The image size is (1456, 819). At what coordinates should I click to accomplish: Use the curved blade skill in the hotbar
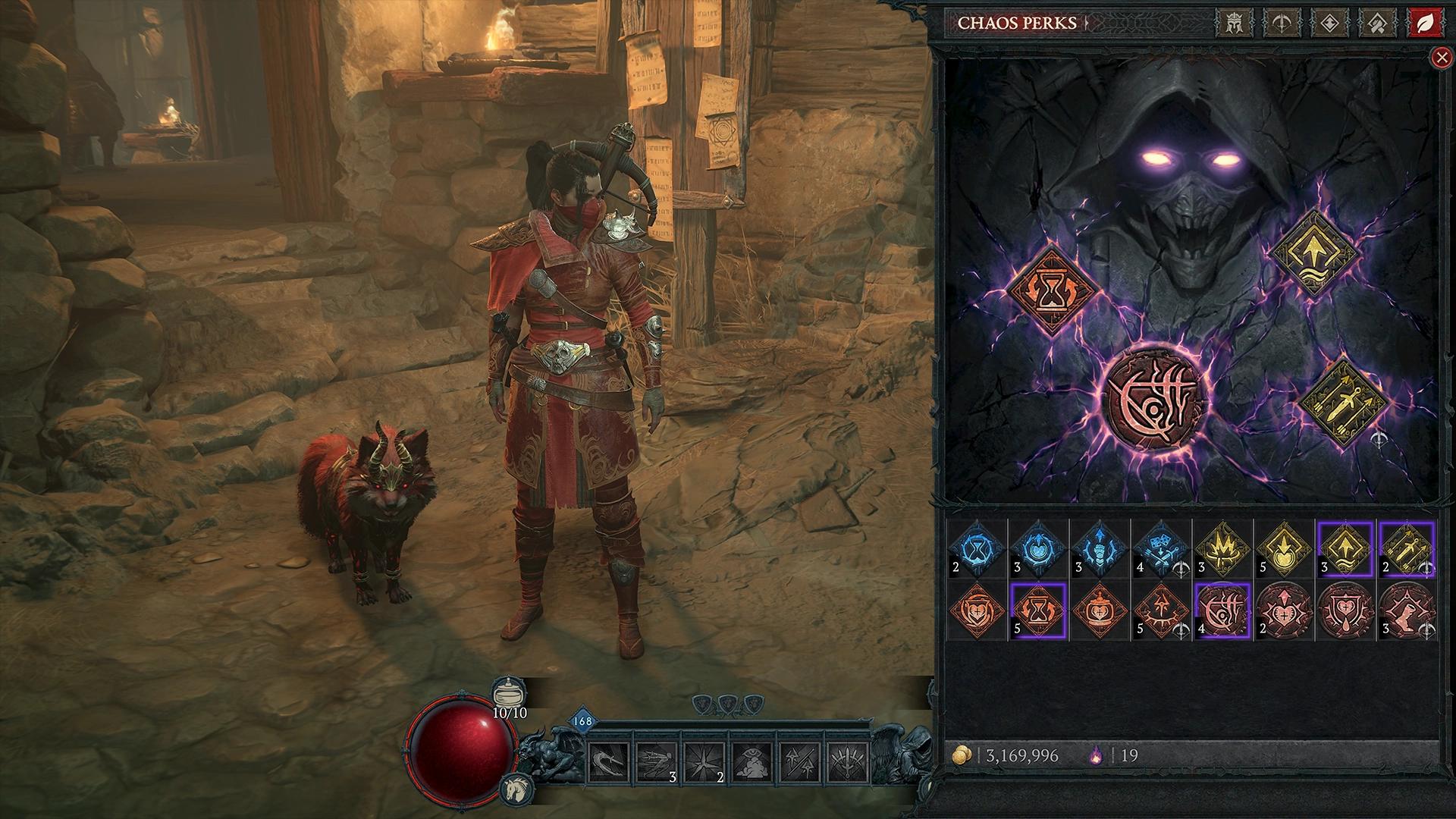click(608, 762)
